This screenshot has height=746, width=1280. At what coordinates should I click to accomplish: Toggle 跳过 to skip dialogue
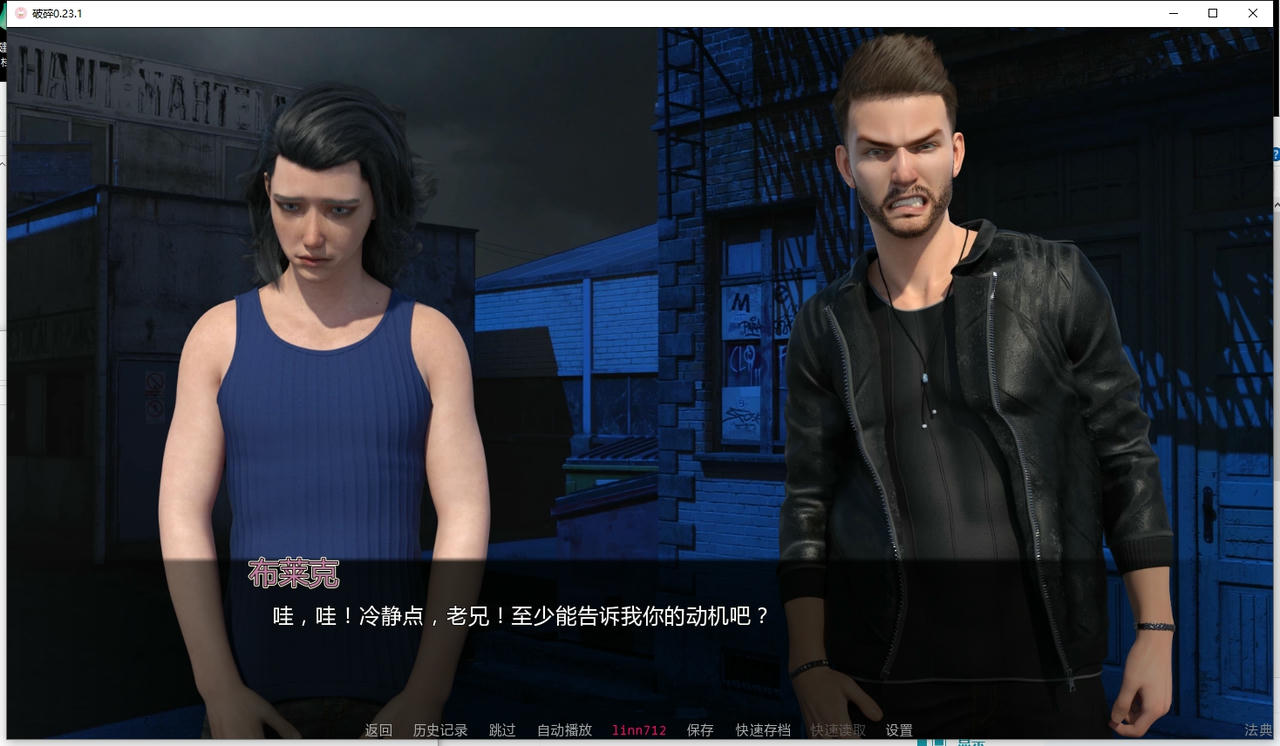[x=501, y=730]
